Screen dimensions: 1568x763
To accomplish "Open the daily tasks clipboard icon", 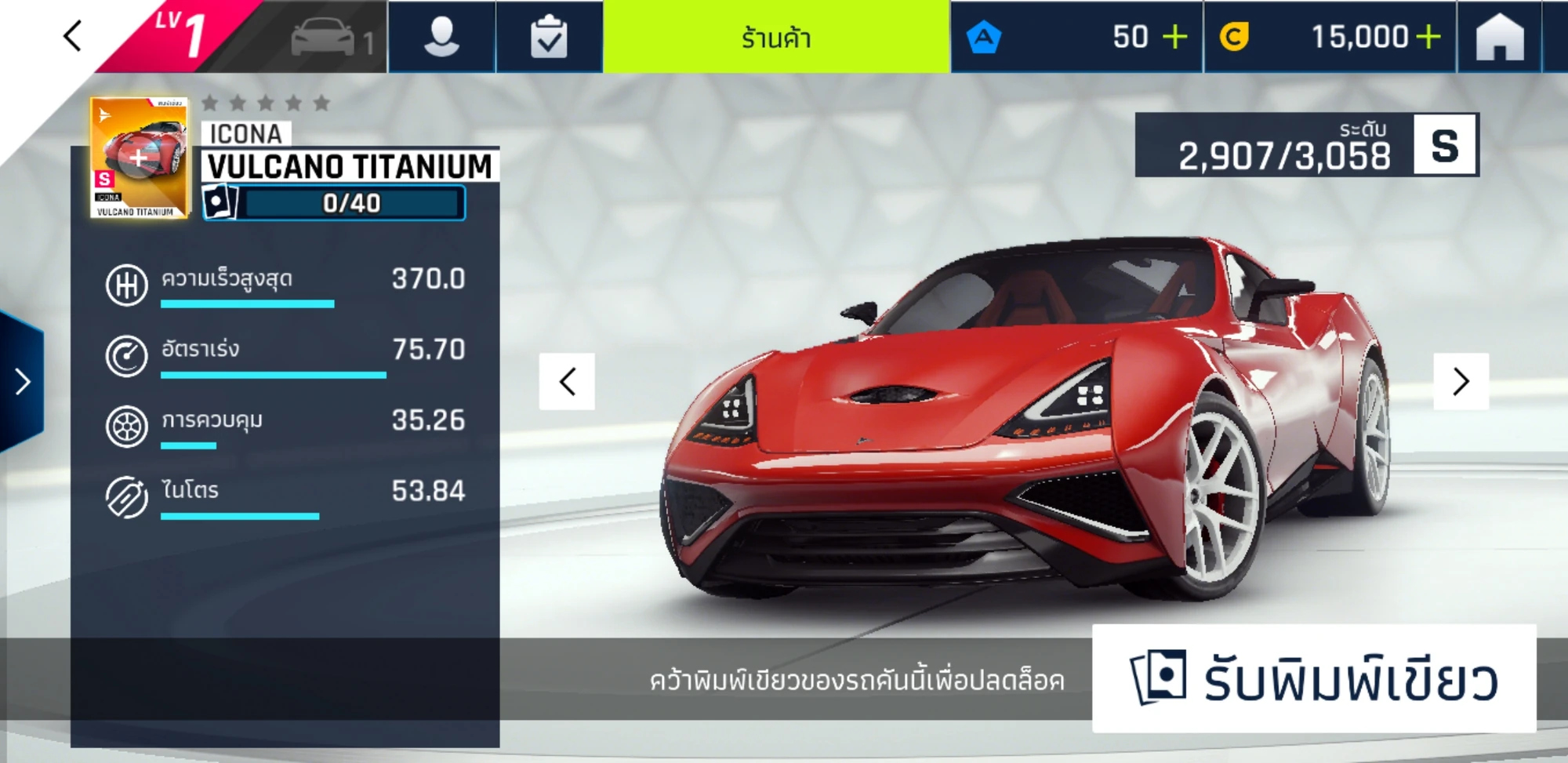I will tap(550, 35).
